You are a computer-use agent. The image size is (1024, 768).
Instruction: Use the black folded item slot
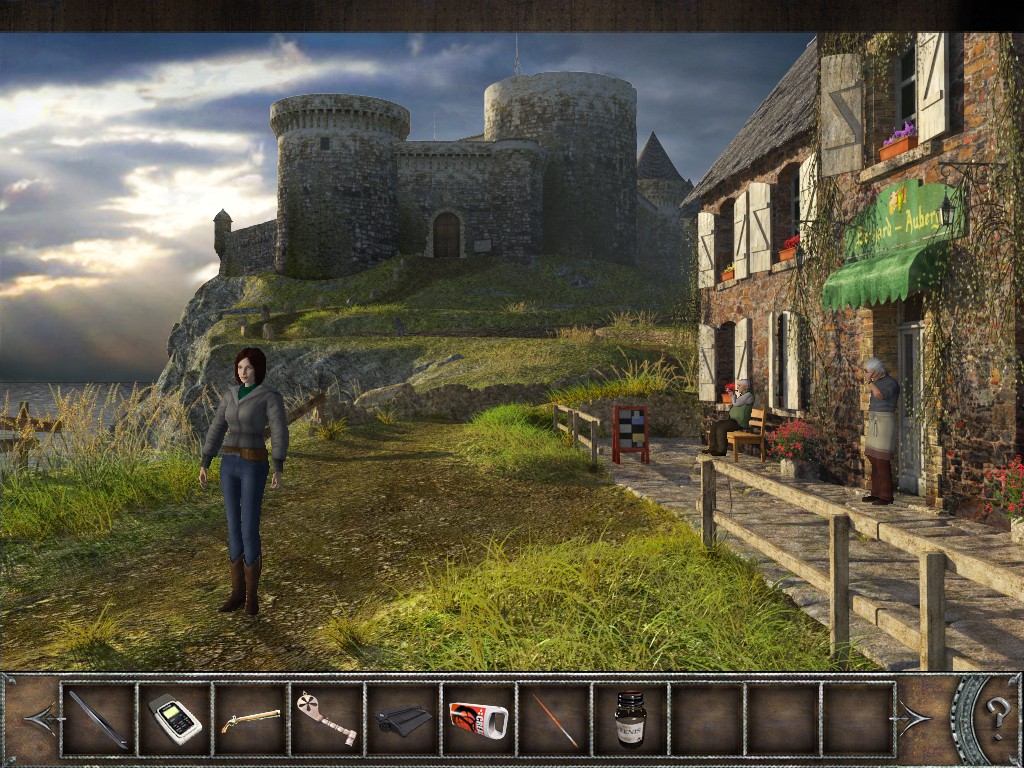pyautogui.click(x=403, y=719)
